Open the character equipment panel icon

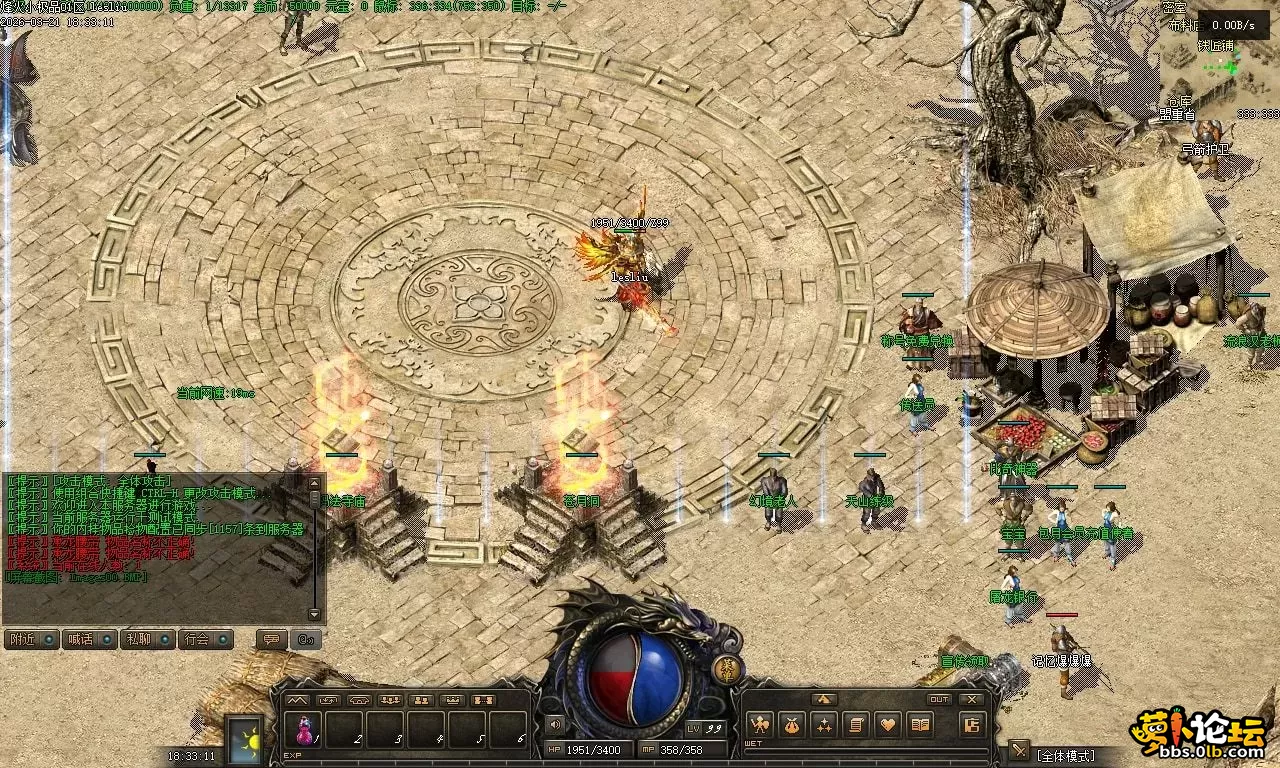(759, 724)
